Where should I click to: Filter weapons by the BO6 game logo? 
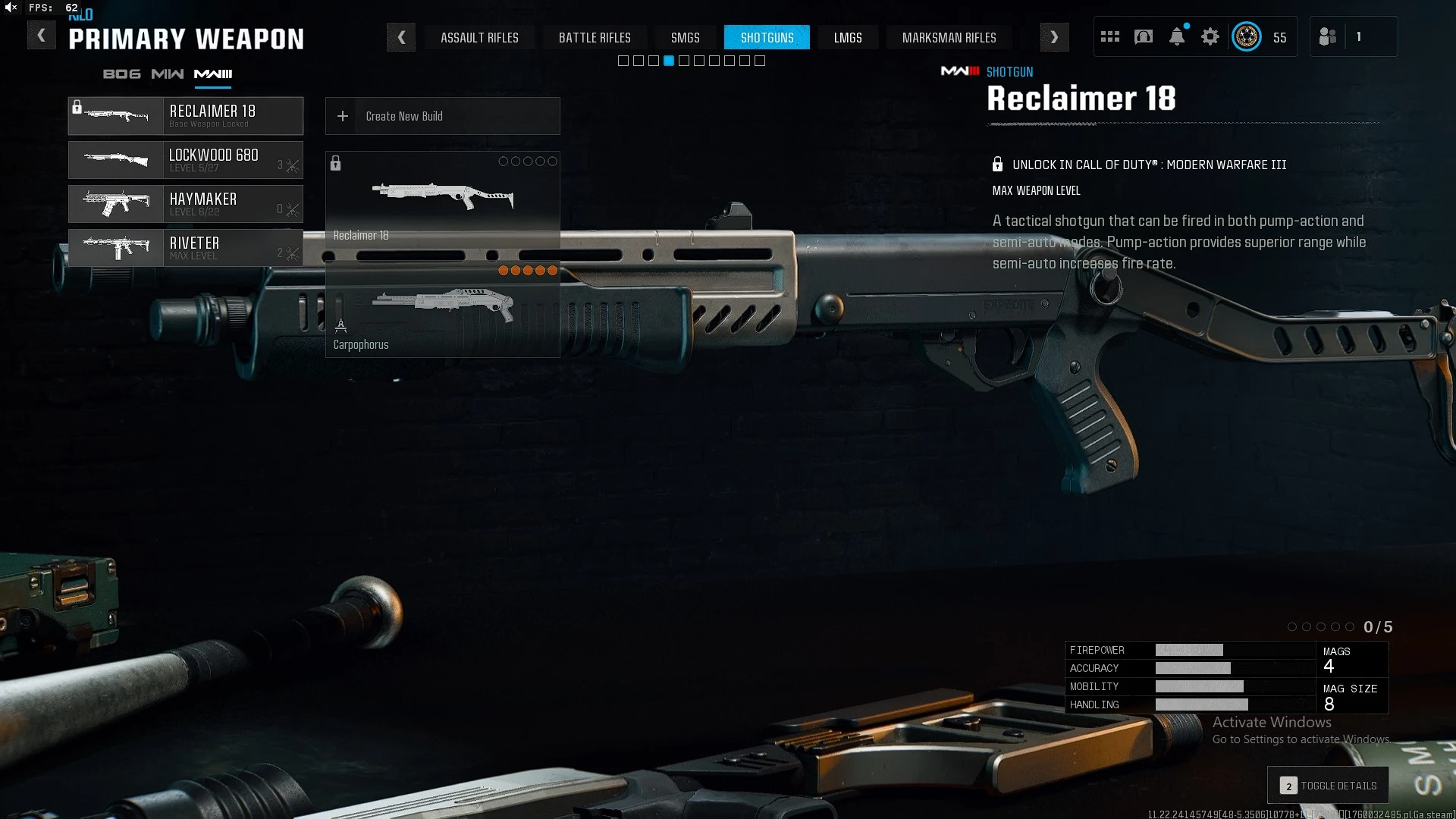pos(121,74)
